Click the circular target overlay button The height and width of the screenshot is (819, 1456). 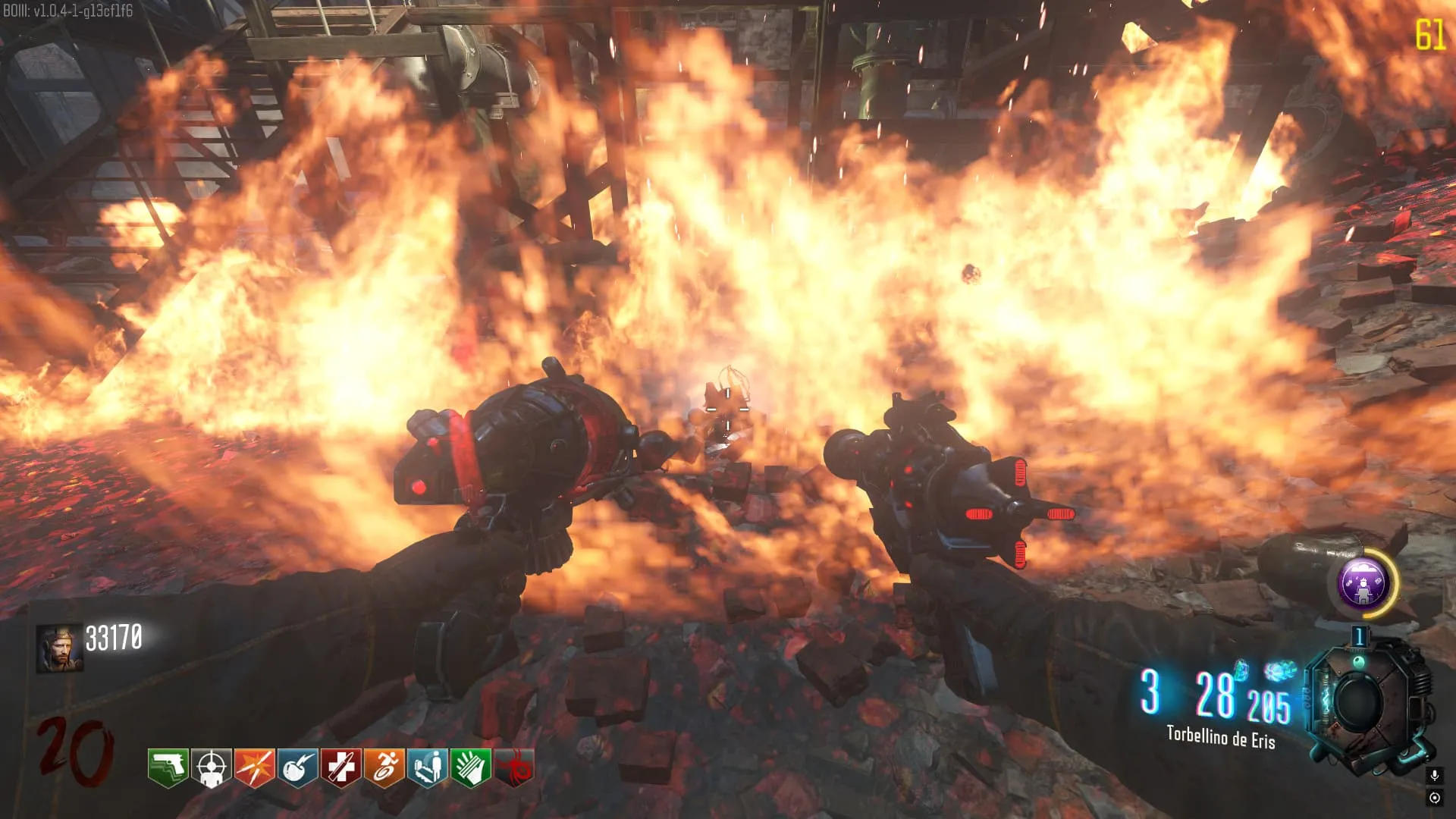(x=1434, y=798)
